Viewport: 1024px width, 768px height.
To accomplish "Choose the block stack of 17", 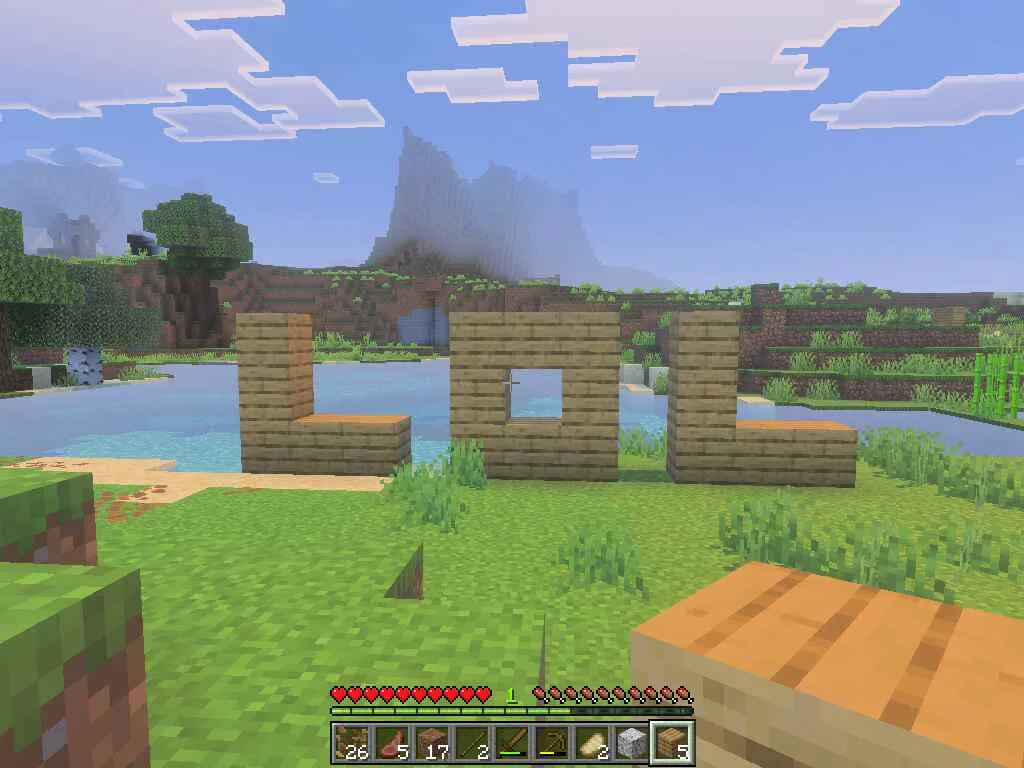I will 432,742.
